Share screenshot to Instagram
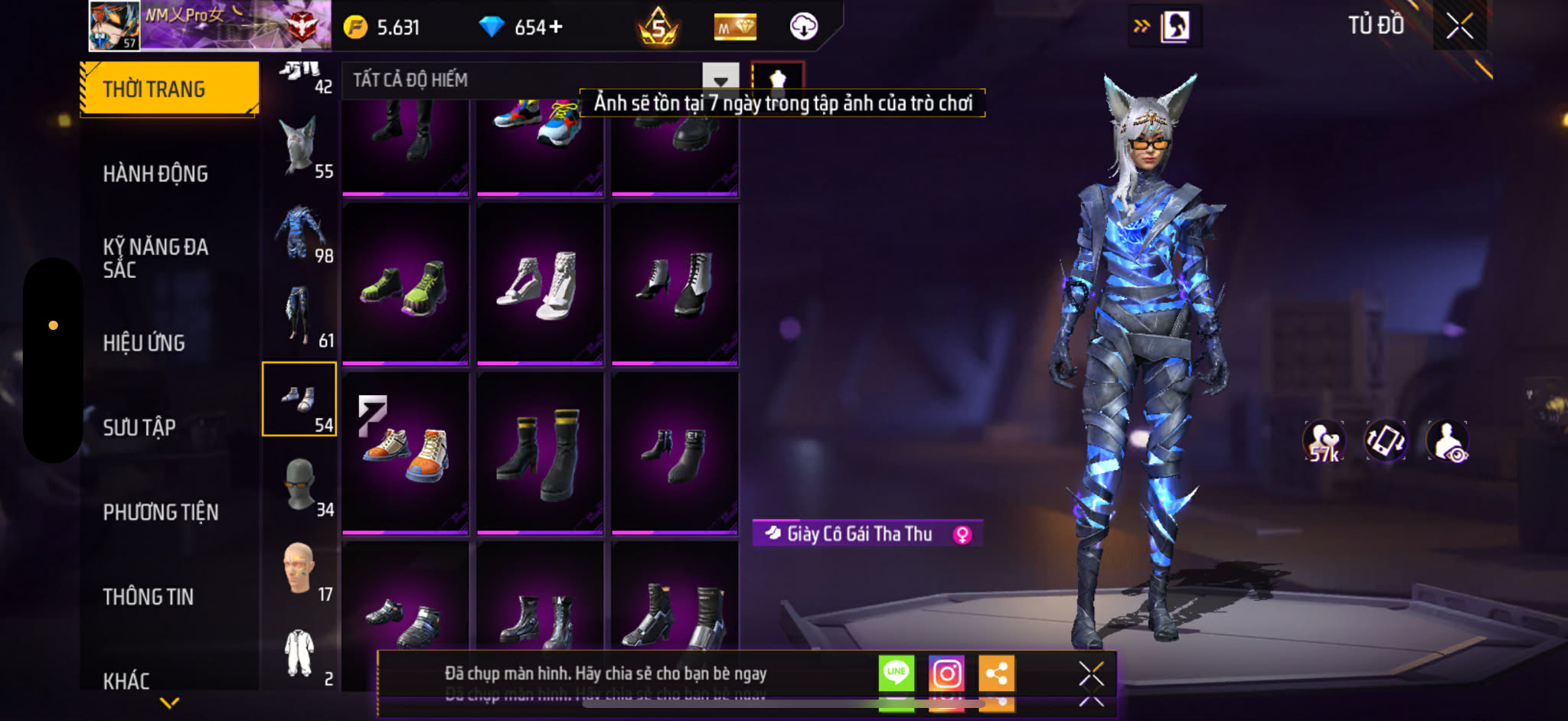 946,674
